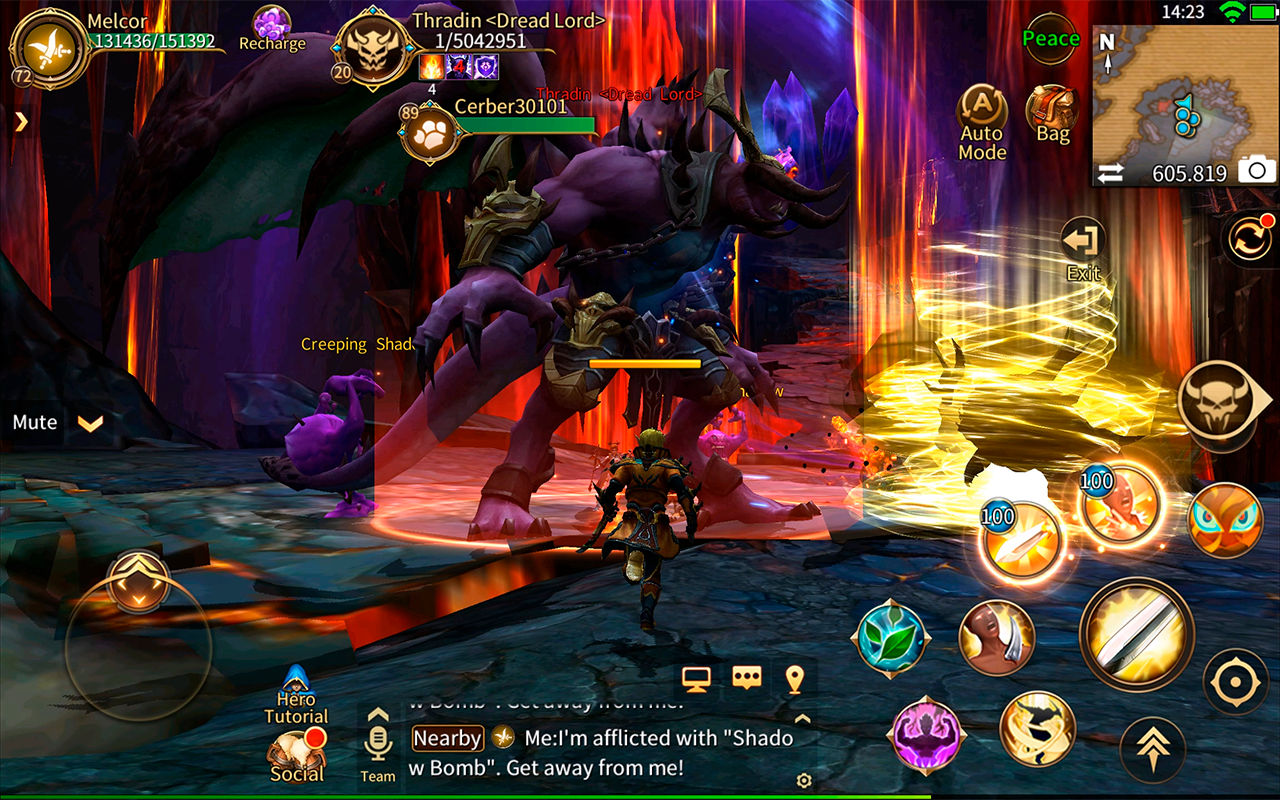Open the Recharge store
Screen dimensions: 1280x800
(x=270, y=23)
